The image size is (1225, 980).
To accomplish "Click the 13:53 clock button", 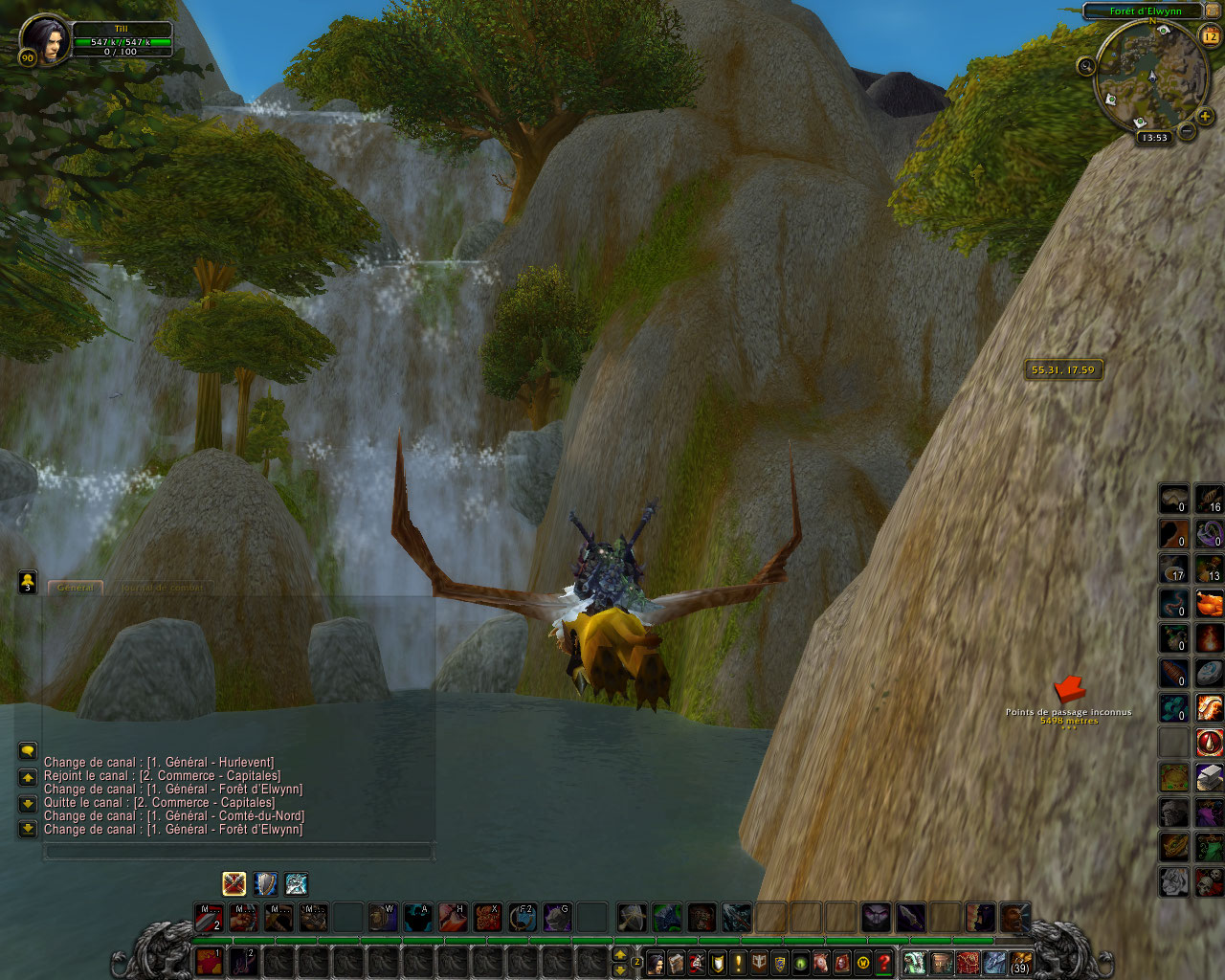I will 1155,138.
